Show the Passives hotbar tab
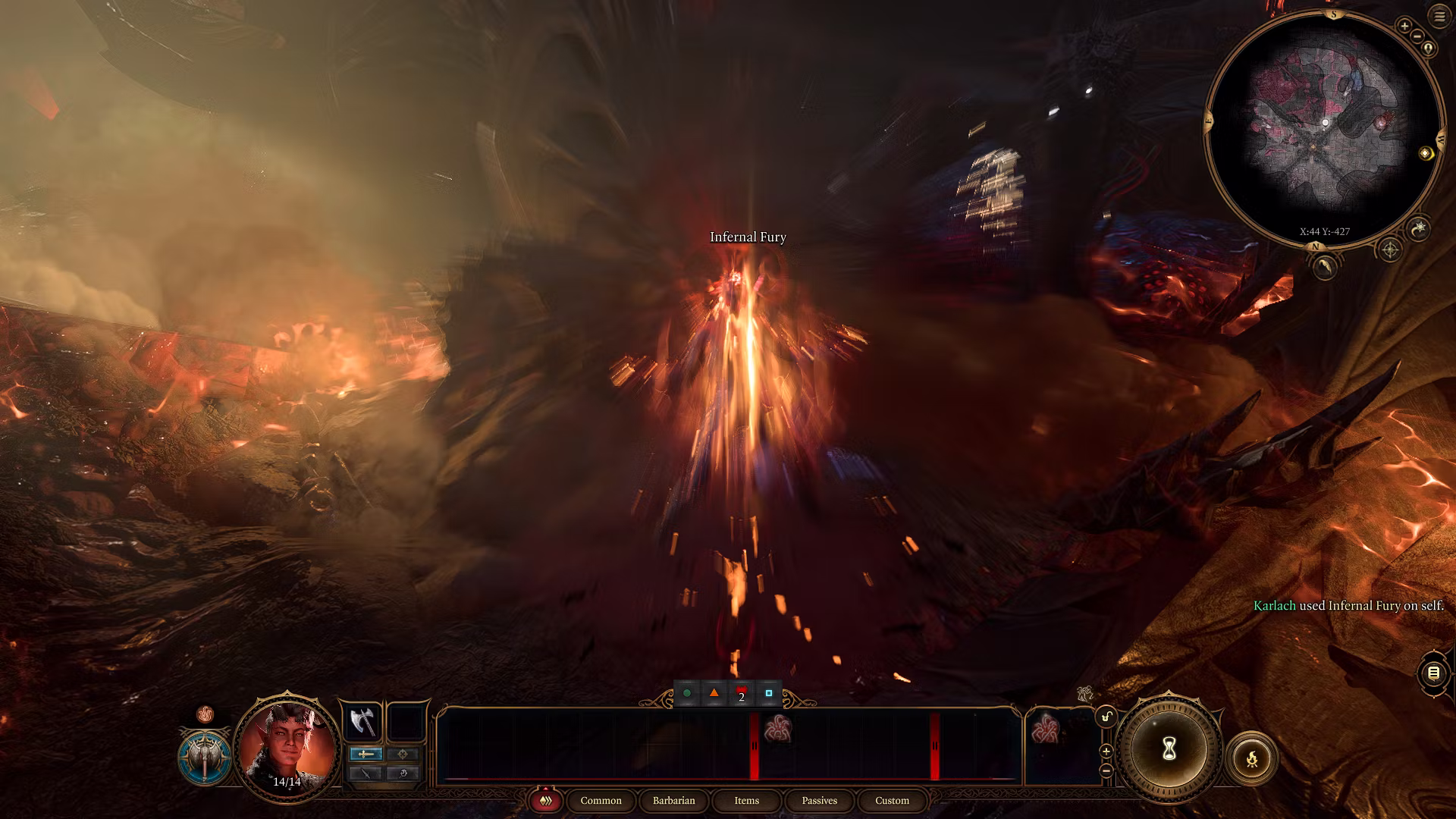 819,801
